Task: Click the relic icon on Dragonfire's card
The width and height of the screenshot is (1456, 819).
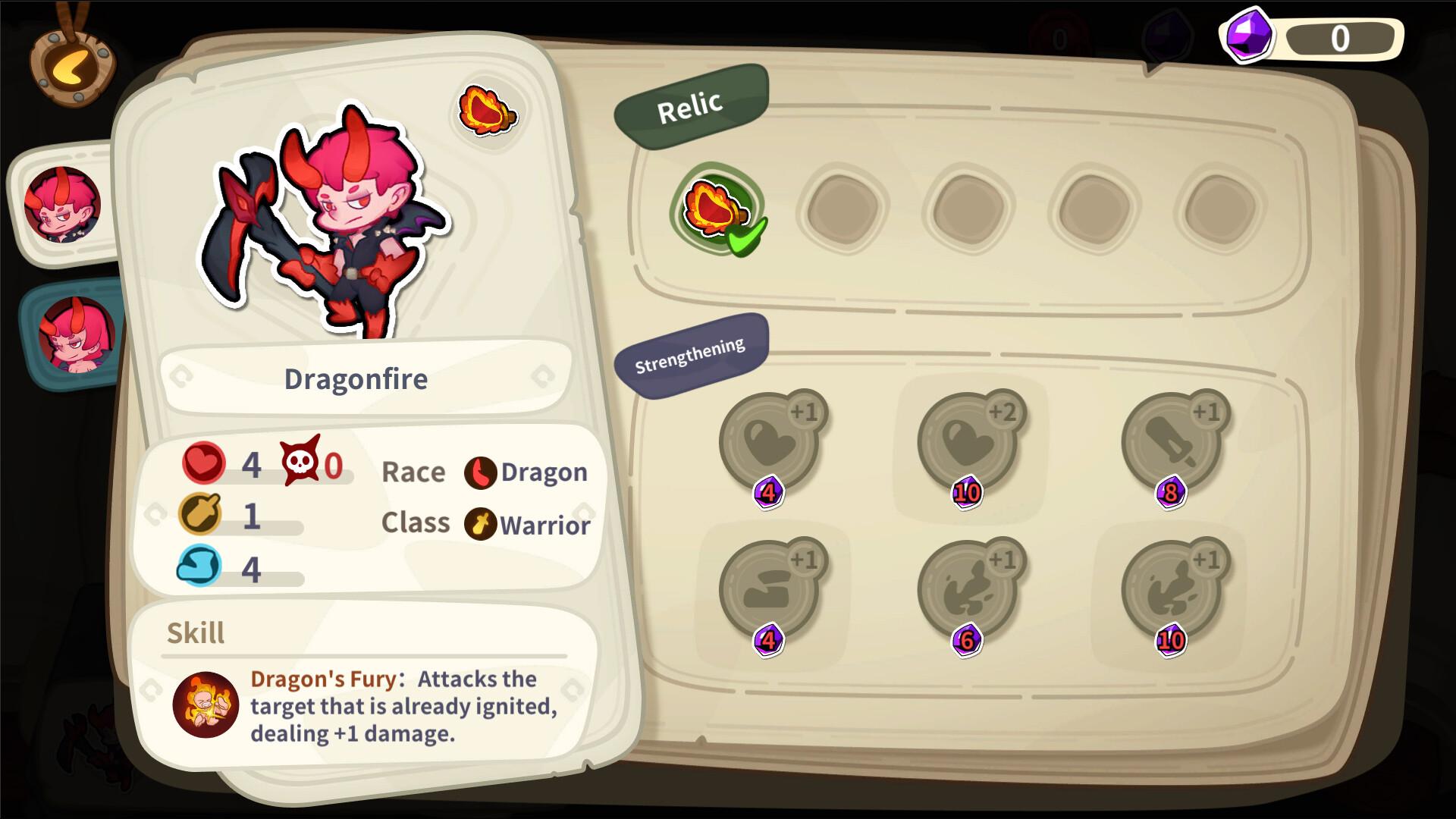Action: point(487,111)
